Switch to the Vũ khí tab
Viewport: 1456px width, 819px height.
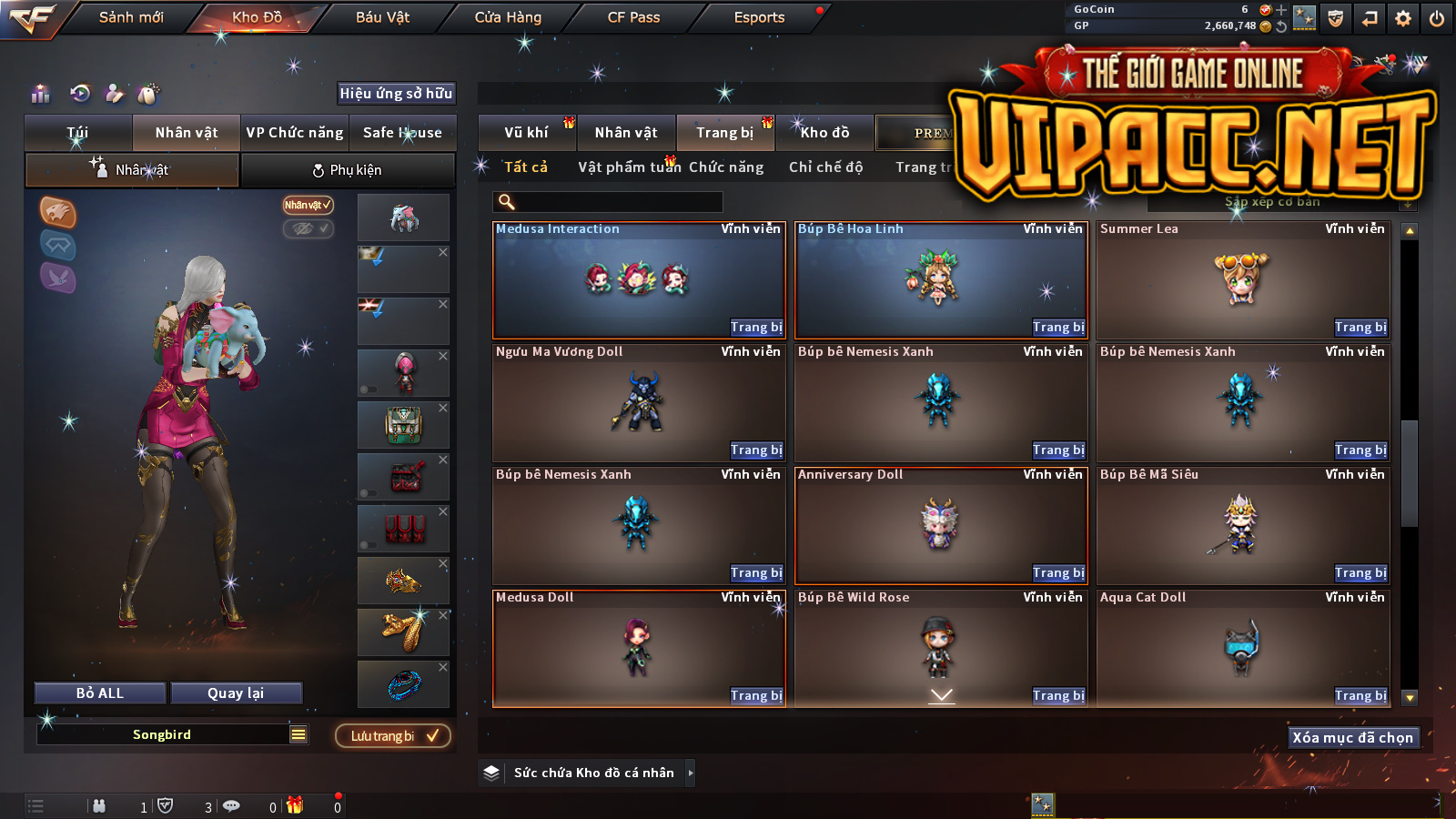pyautogui.click(x=527, y=133)
